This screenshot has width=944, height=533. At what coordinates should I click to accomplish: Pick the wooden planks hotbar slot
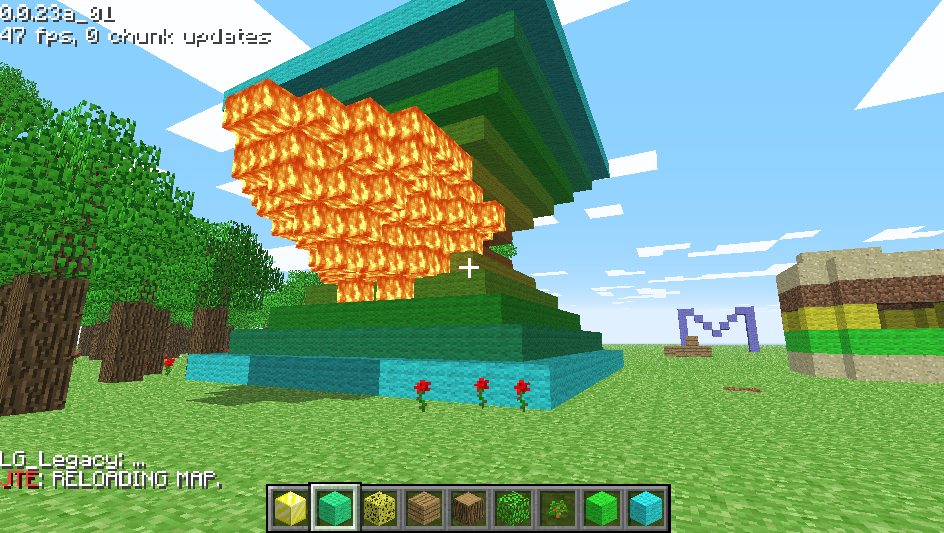[423, 509]
